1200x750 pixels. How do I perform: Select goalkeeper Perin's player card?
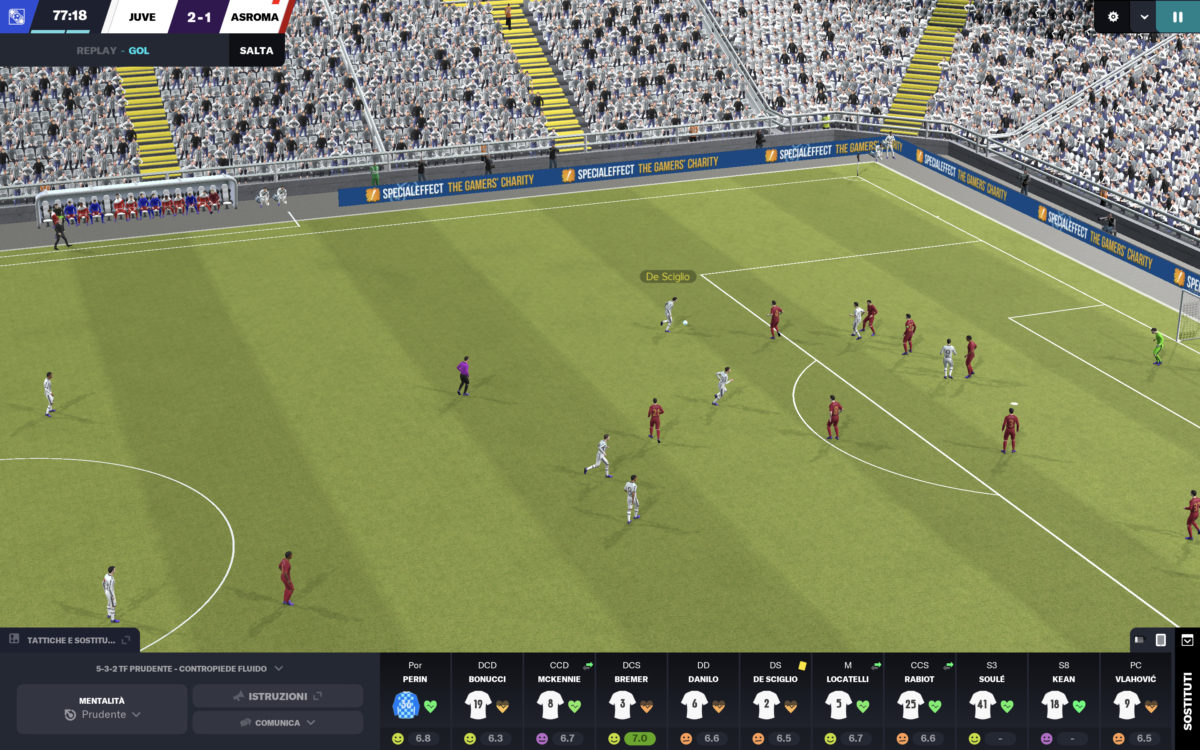415,702
